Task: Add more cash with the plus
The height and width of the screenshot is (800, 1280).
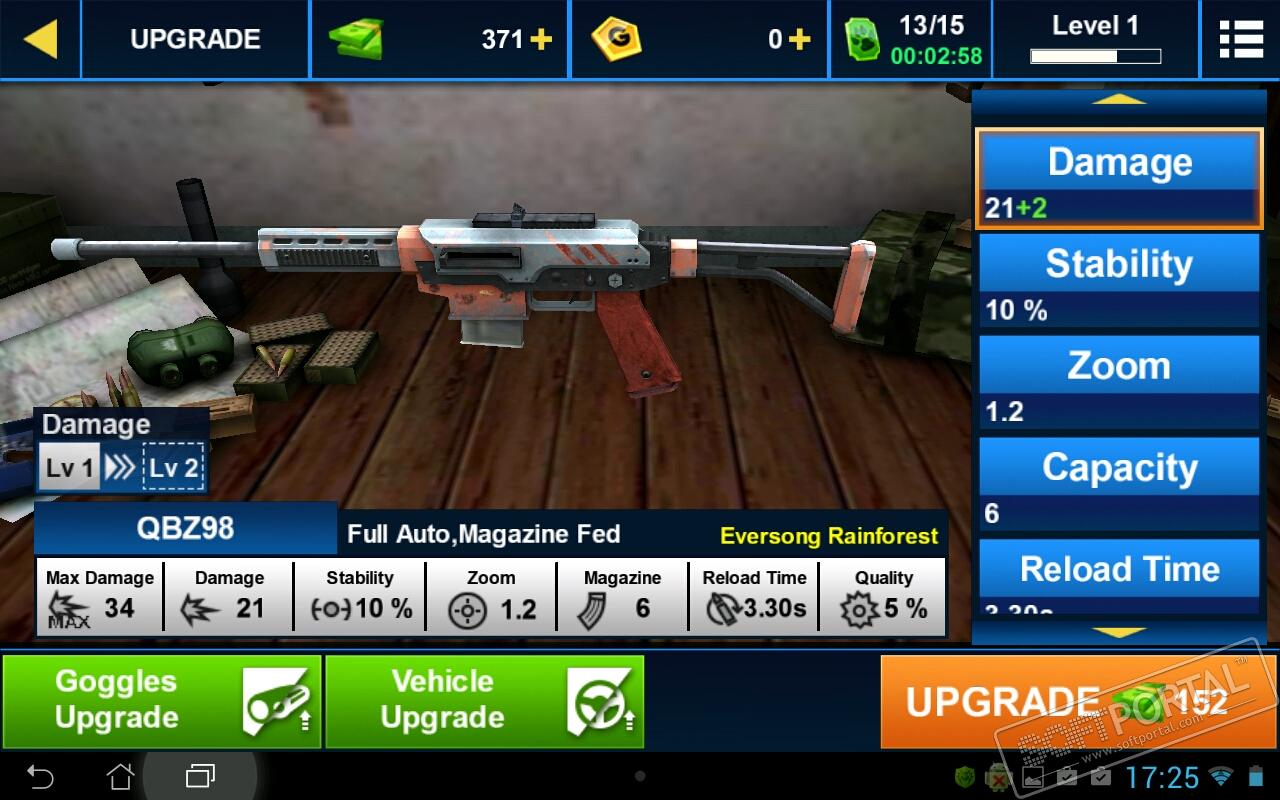Action: [541, 40]
